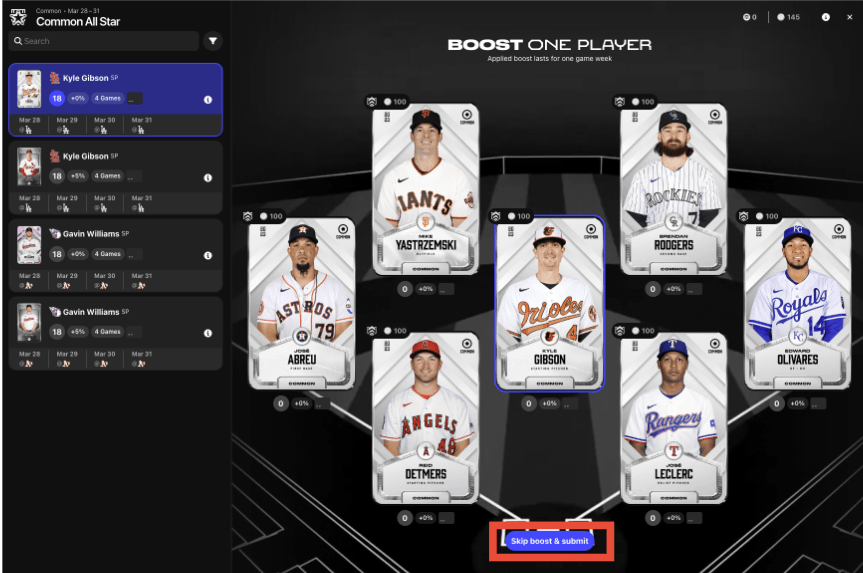This screenshot has width=863, height=573.
Task: Choose the José Leclerc Rangers card
Action: (673, 418)
